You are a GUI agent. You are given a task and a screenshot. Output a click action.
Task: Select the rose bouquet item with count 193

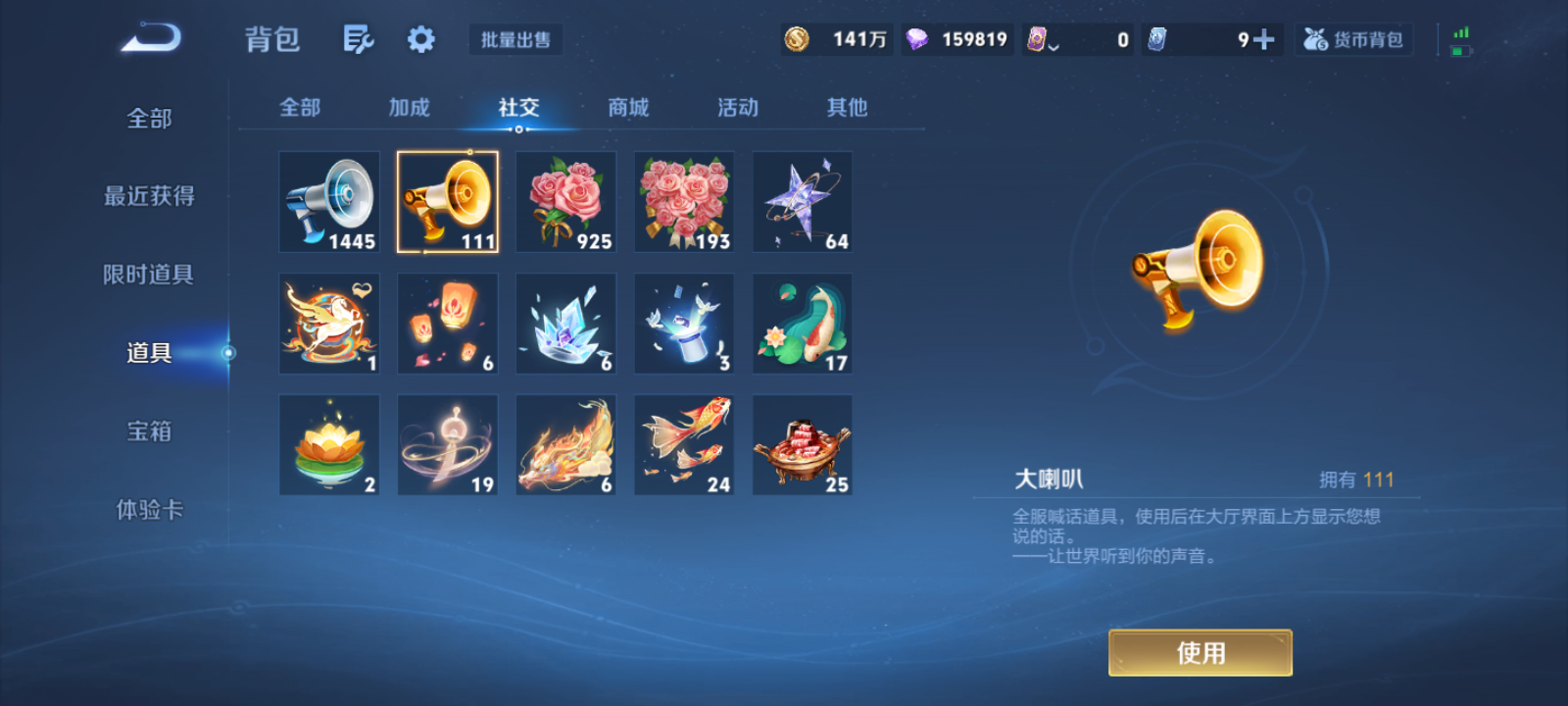coord(683,201)
